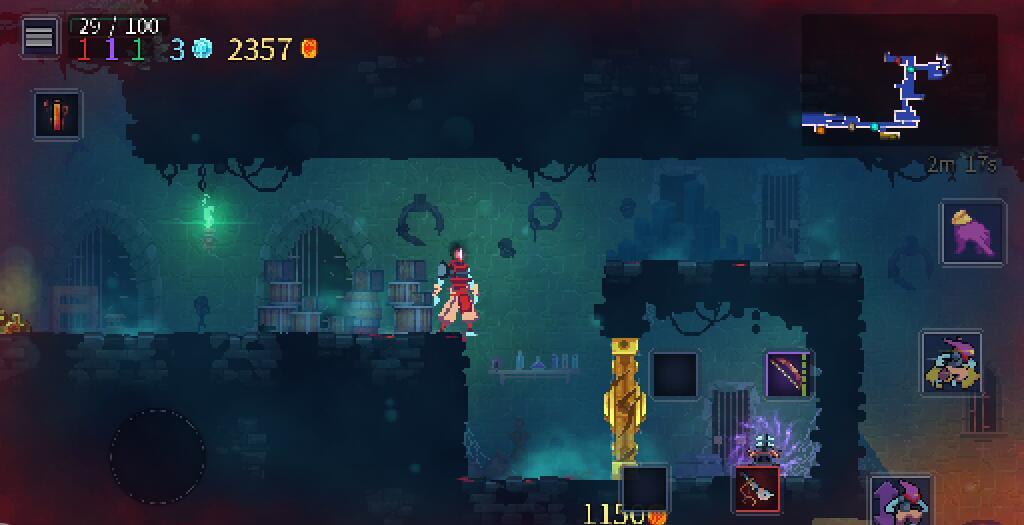Tap the virtual joystick circle

tap(158, 457)
